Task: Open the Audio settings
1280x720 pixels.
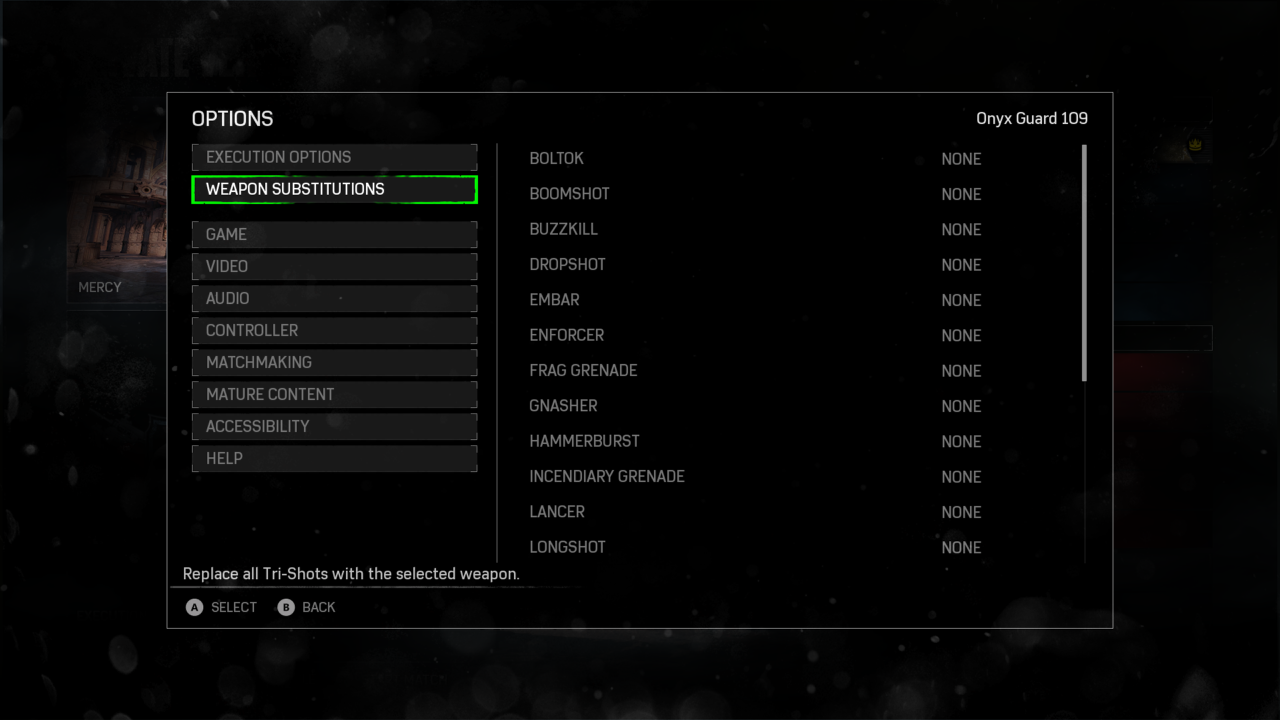Action: click(334, 298)
